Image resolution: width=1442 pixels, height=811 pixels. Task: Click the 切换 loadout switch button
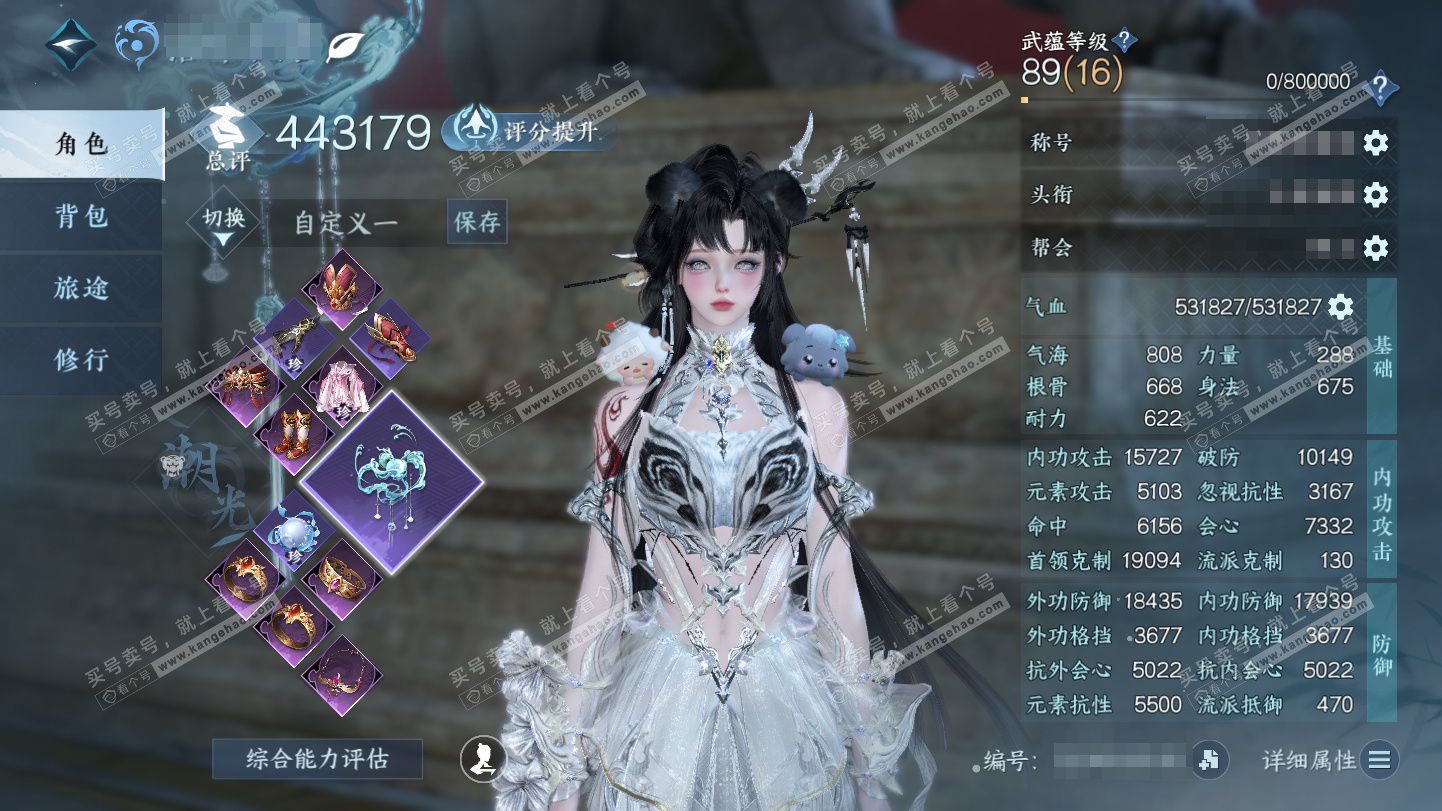[223, 222]
